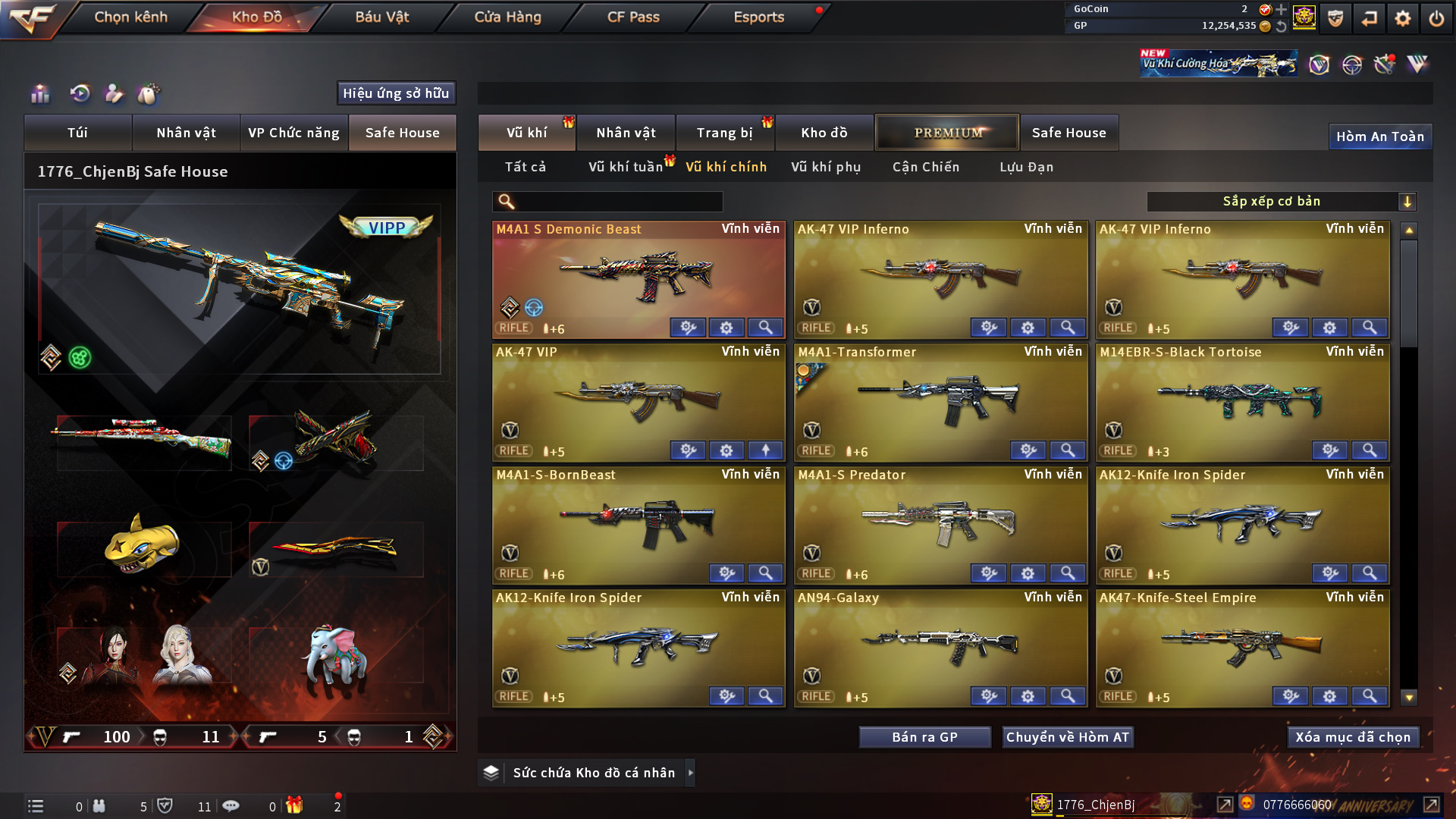Click Chuyển về Hòm AT button
This screenshot has width=1456, height=819.
[x=1068, y=737]
